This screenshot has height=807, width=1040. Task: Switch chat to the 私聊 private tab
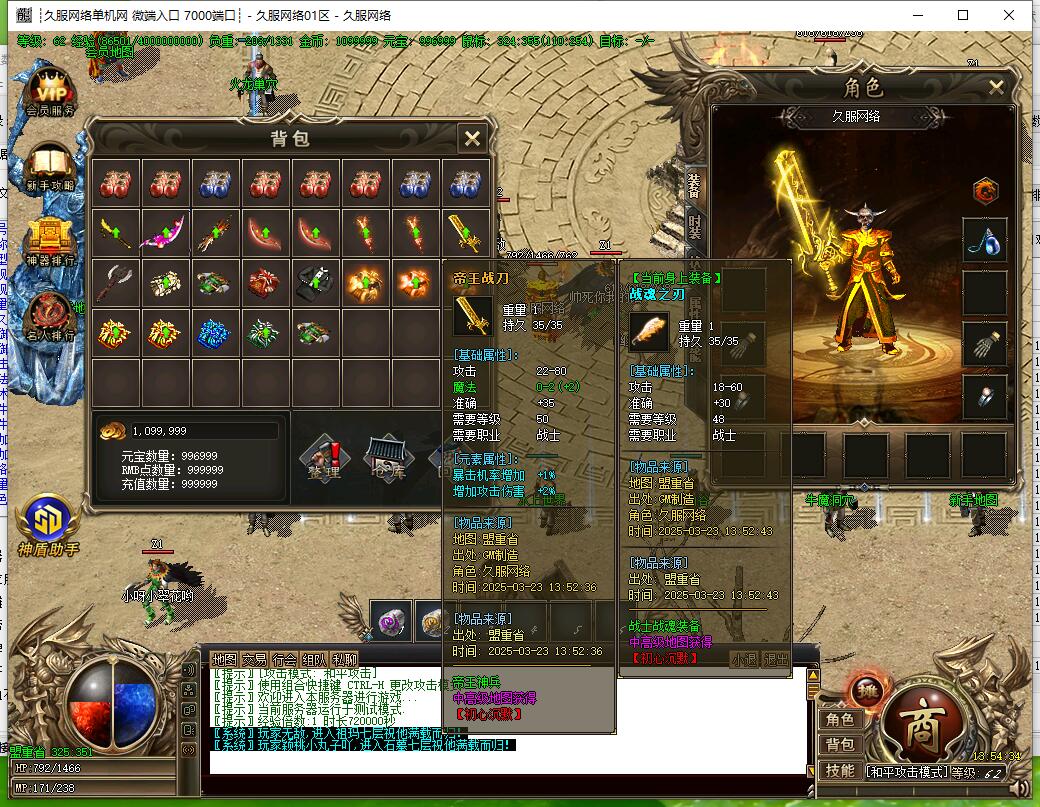[345, 659]
